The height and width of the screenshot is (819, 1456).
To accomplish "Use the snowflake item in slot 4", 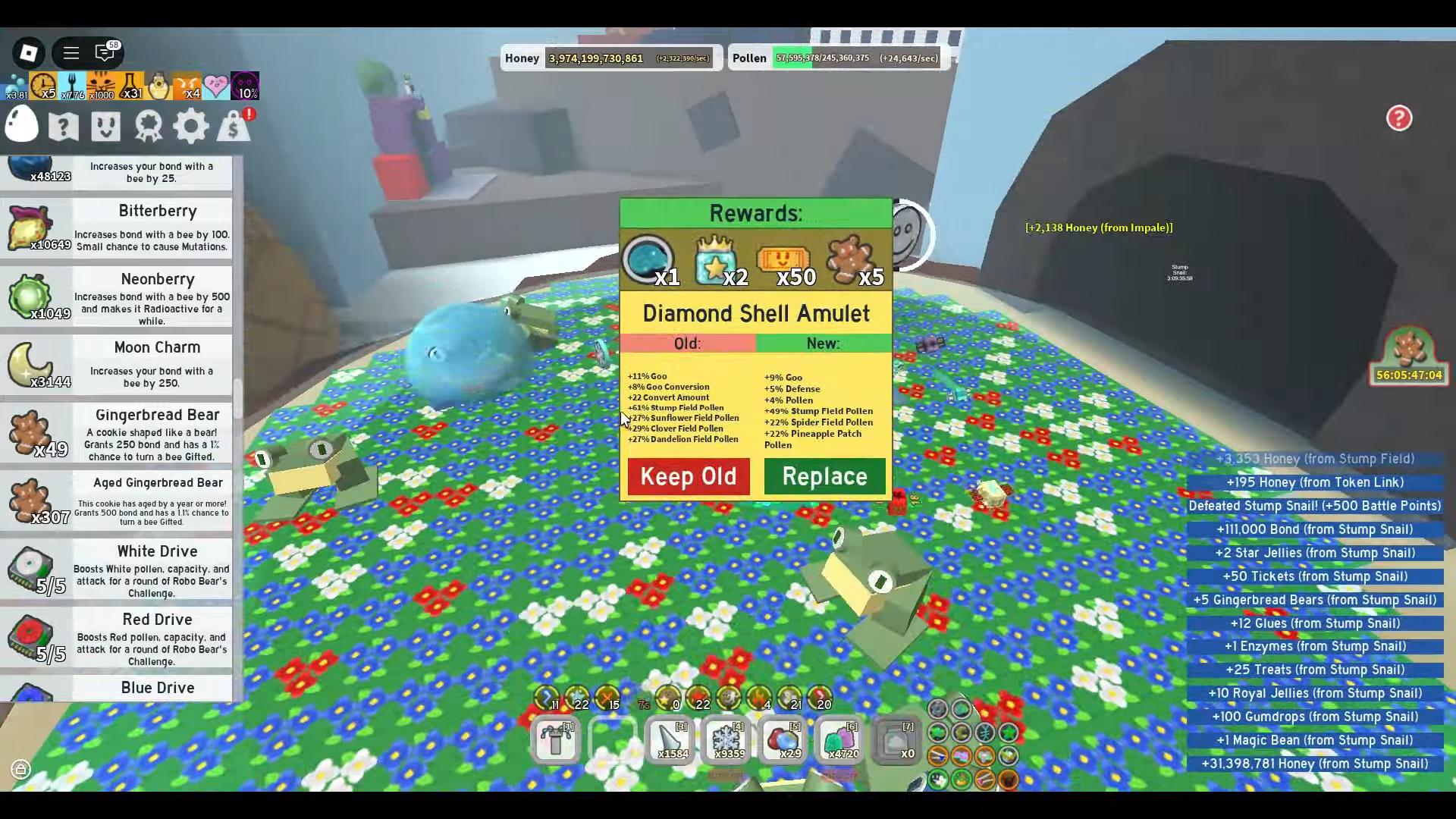I will pyautogui.click(x=726, y=739).
